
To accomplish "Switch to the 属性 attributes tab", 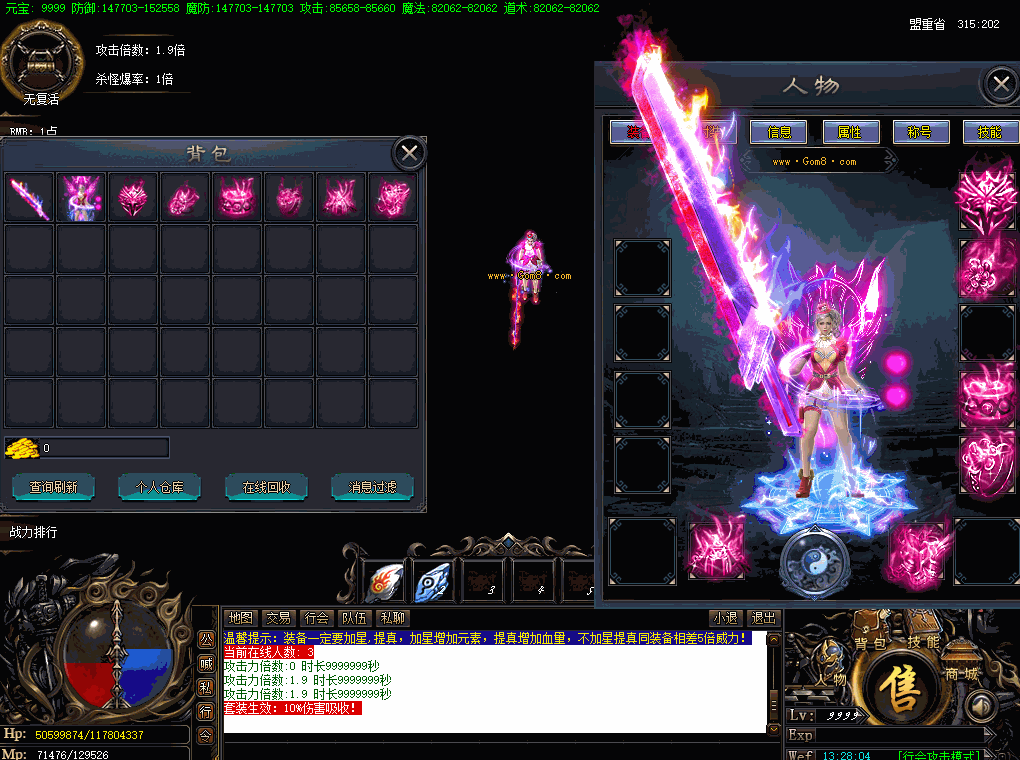I will pyautogui.click(x=849, y=132).
